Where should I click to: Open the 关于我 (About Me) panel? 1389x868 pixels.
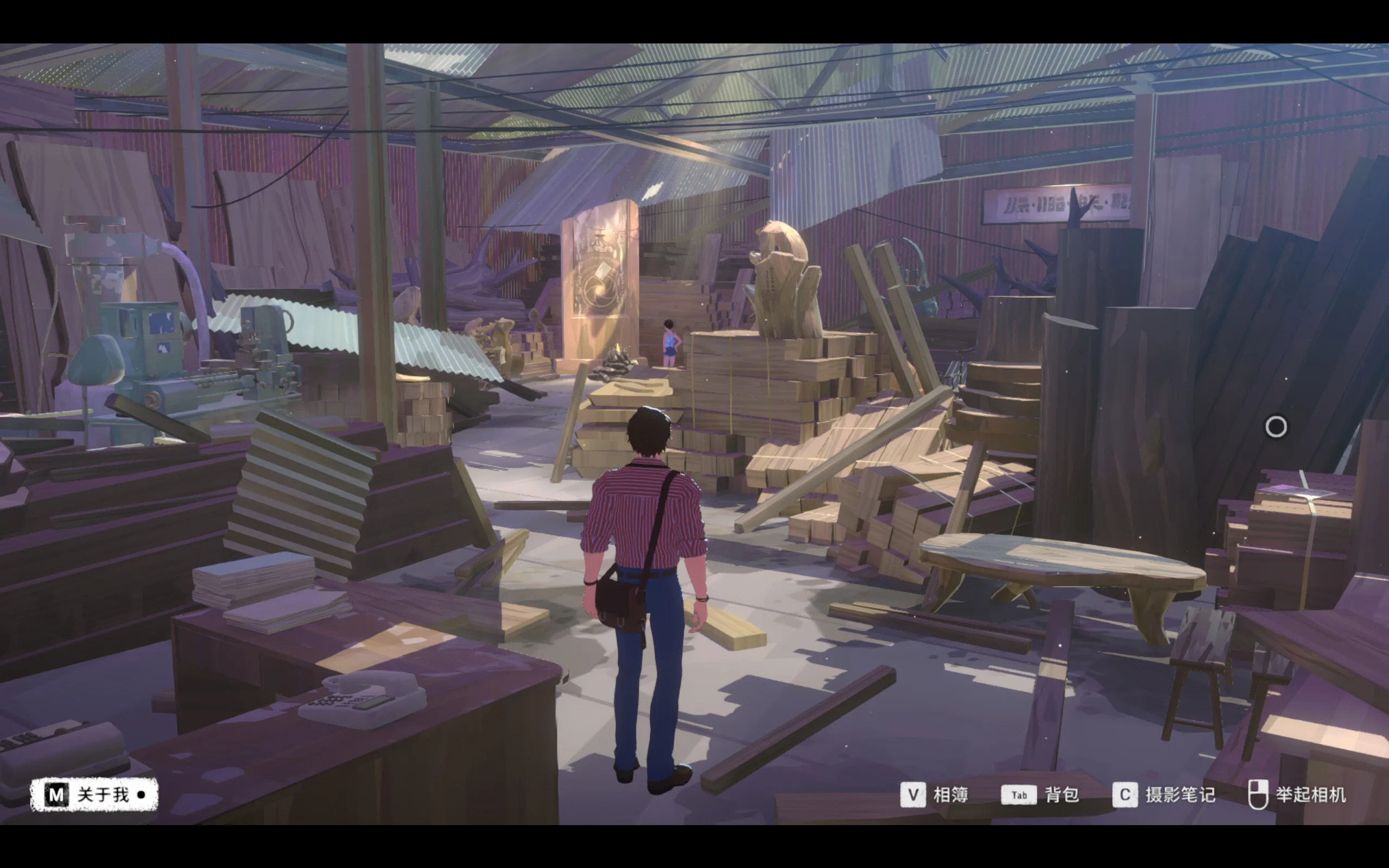pos(94,795)
